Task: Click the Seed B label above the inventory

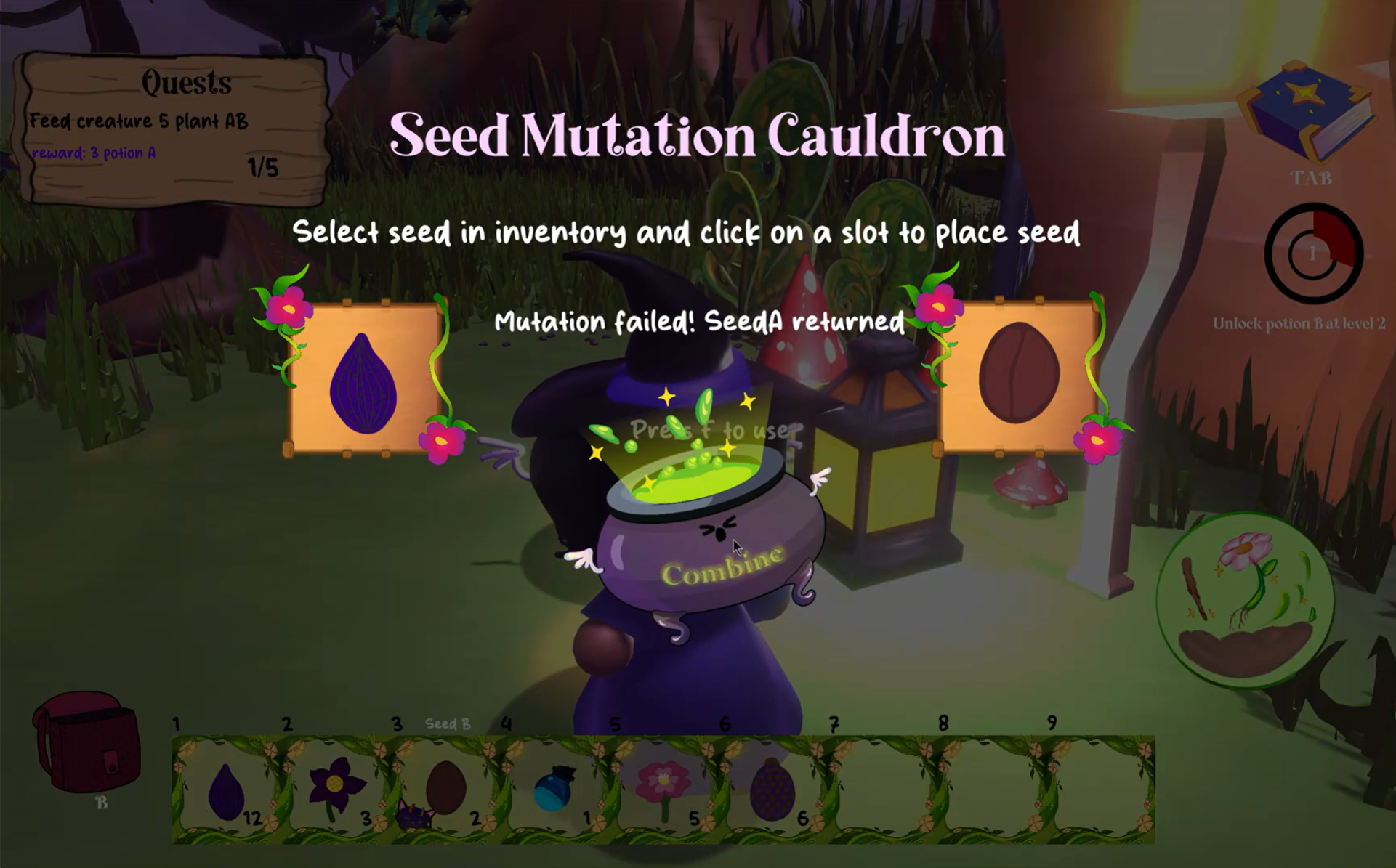Action: pos(447,724)
